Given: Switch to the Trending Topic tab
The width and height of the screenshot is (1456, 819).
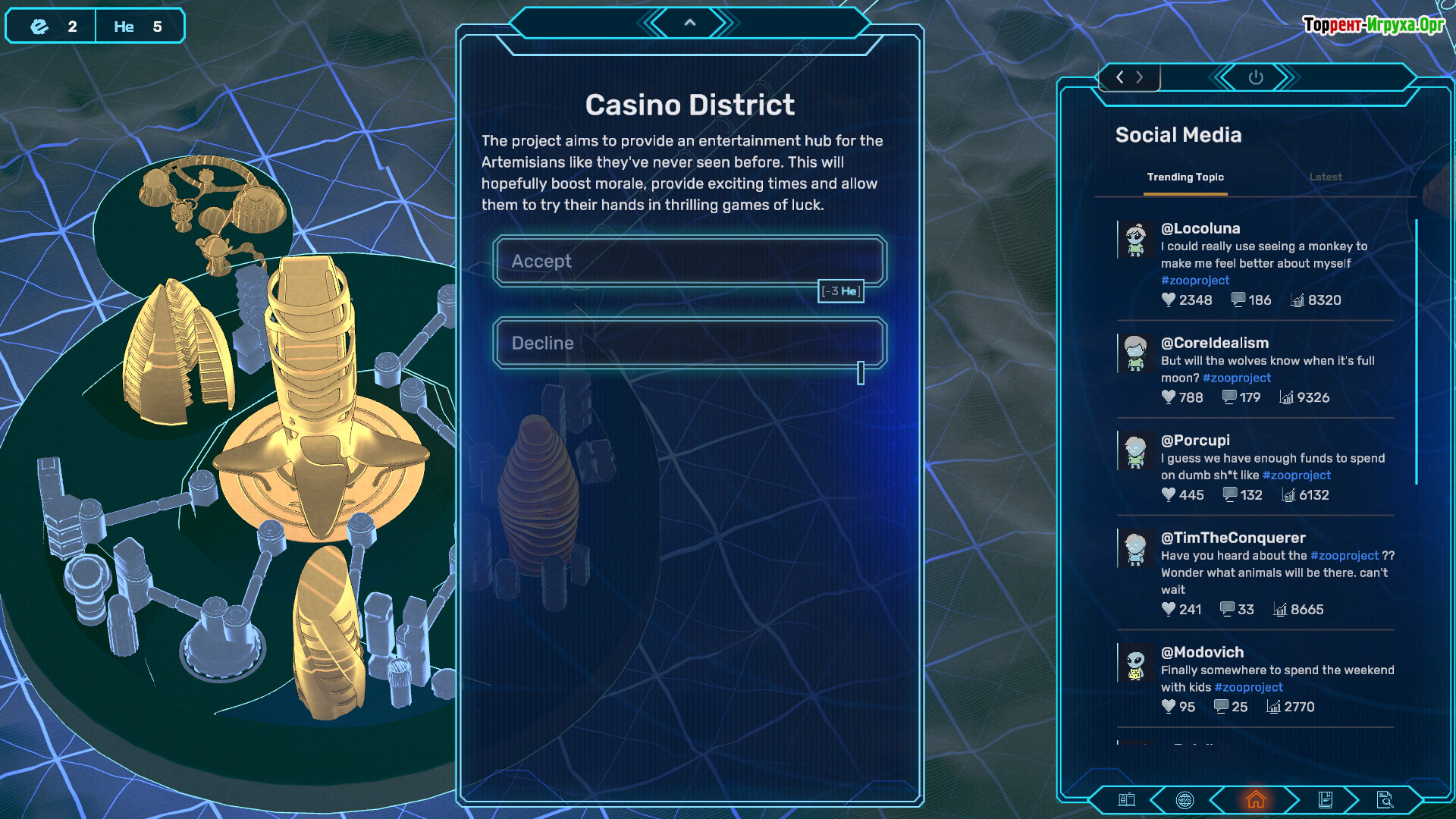Looking at the screenshot, I should [1185, 177].
